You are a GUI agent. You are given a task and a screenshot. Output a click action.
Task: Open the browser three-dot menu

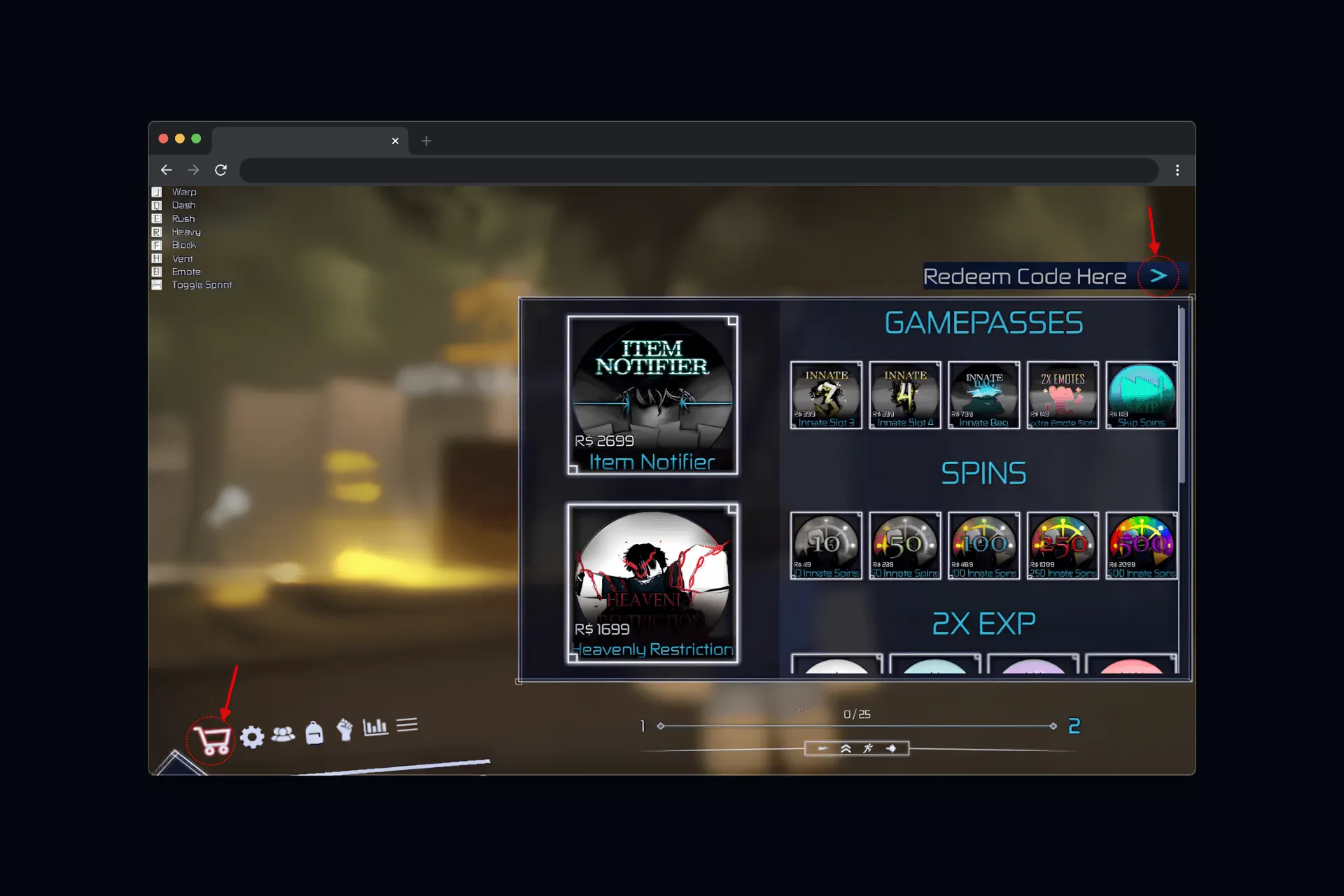(x=1177, y=170)
